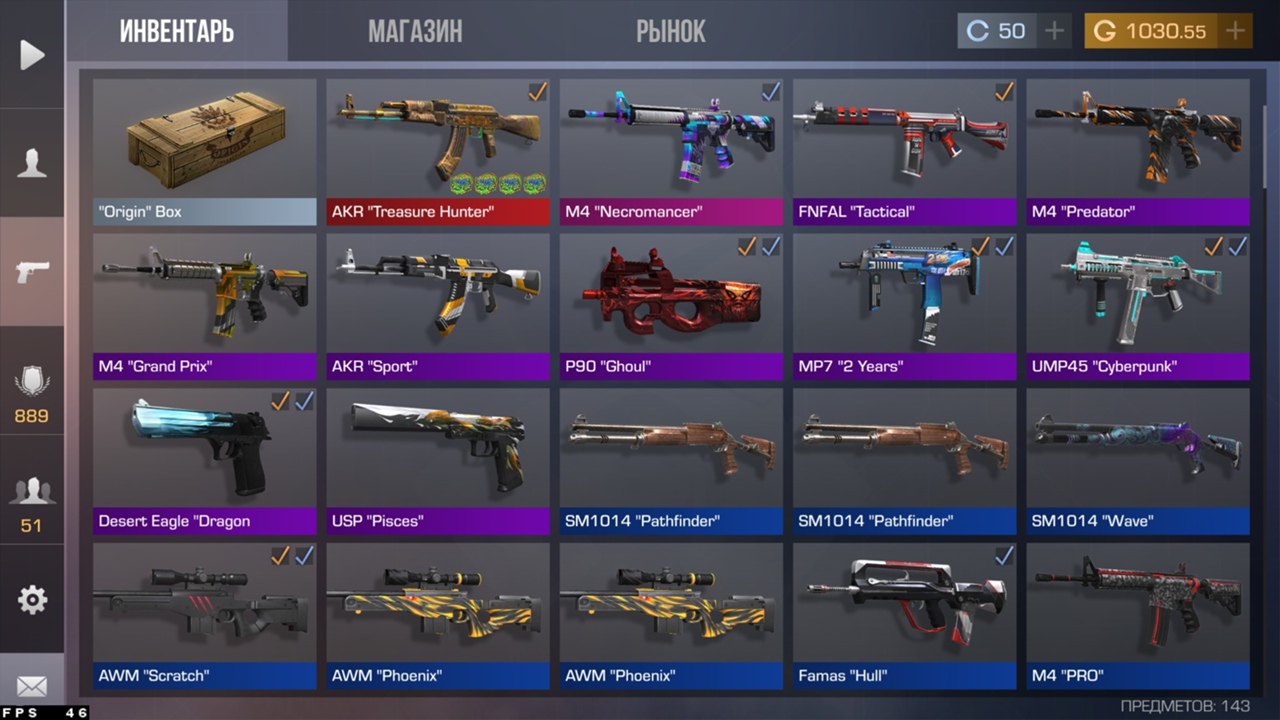1280x720 pixels.
Task: Add gold with the plus button
Action: click(x=1236, y=31)
